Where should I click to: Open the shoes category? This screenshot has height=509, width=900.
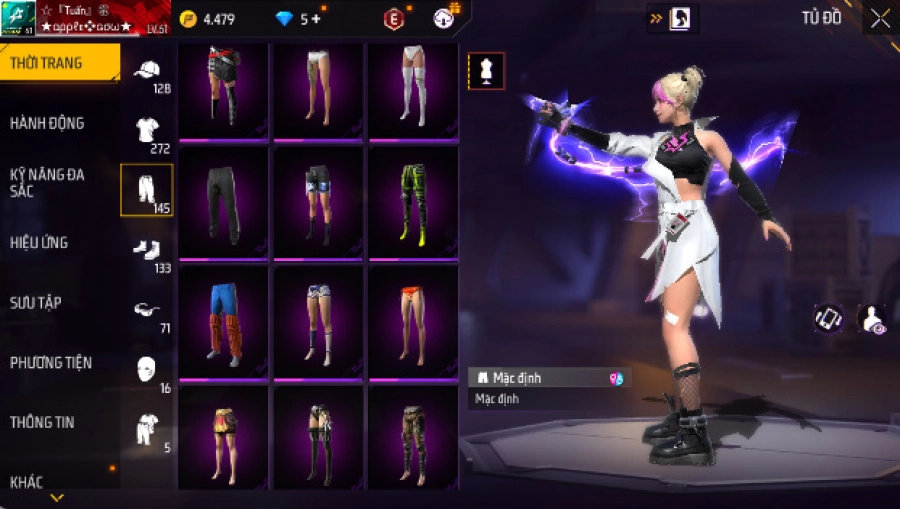(x=147, y=250)
